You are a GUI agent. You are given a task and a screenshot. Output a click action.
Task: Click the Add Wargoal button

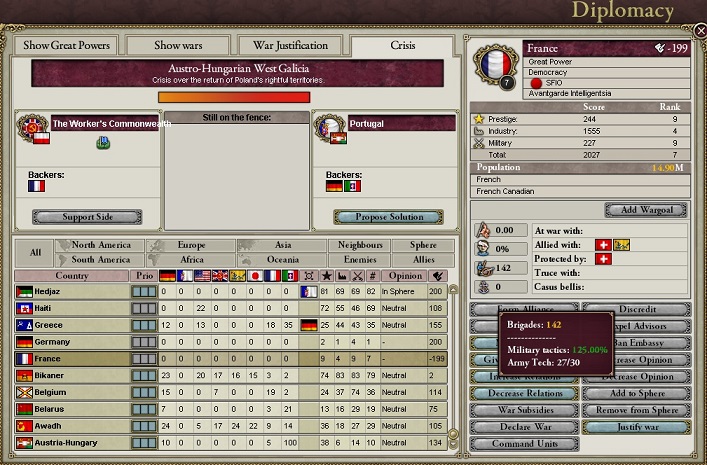644,210
